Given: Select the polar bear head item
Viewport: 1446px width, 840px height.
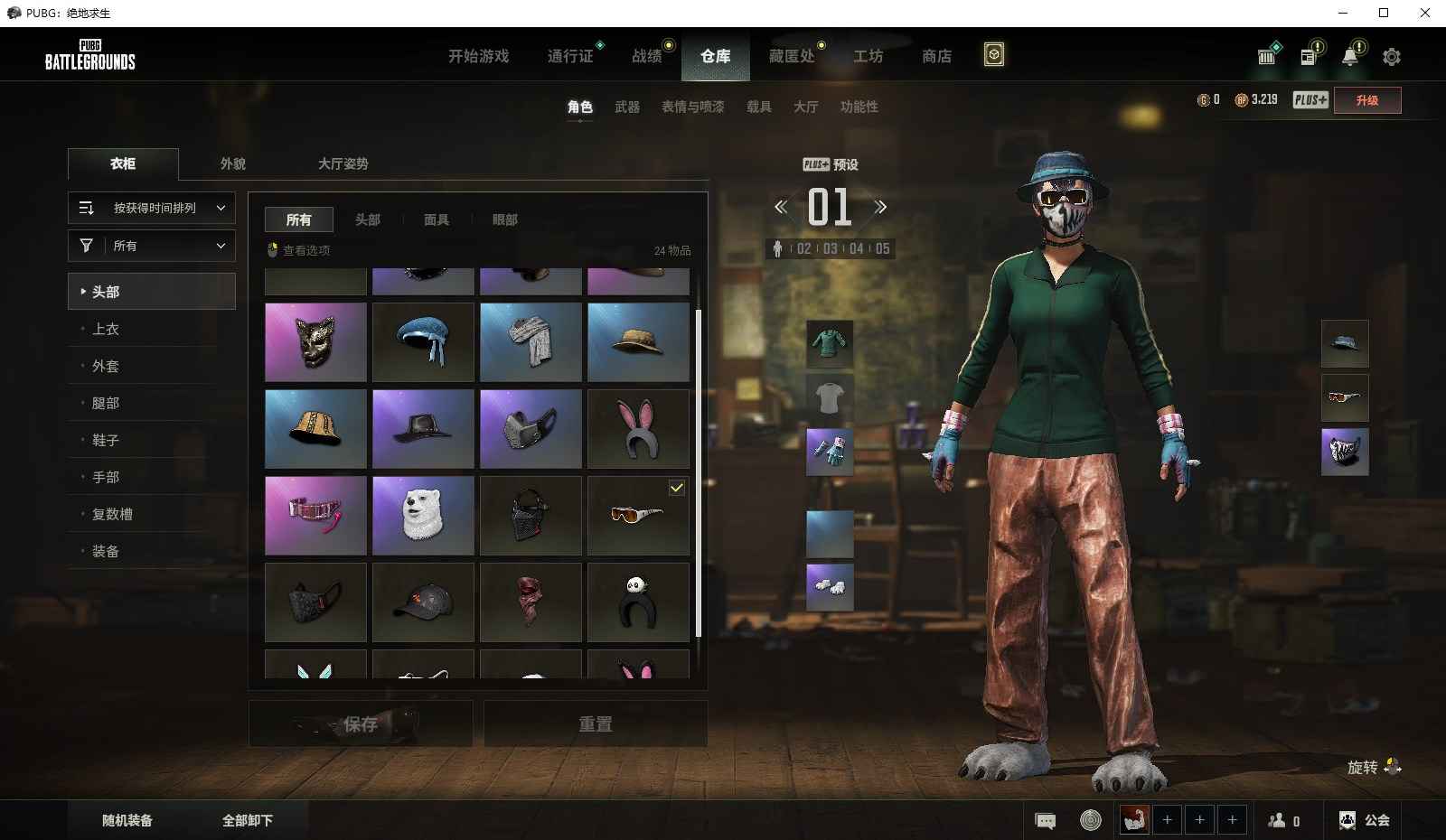Looking at the screenshot, I should coord(423,516).
